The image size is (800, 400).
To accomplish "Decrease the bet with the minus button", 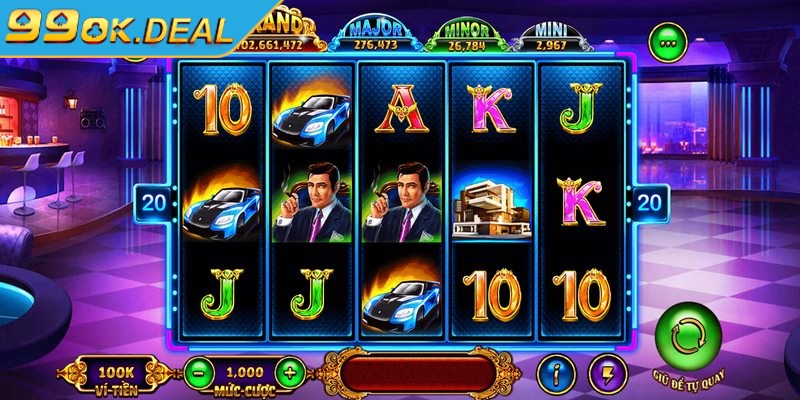I will (x=198, y=372).
